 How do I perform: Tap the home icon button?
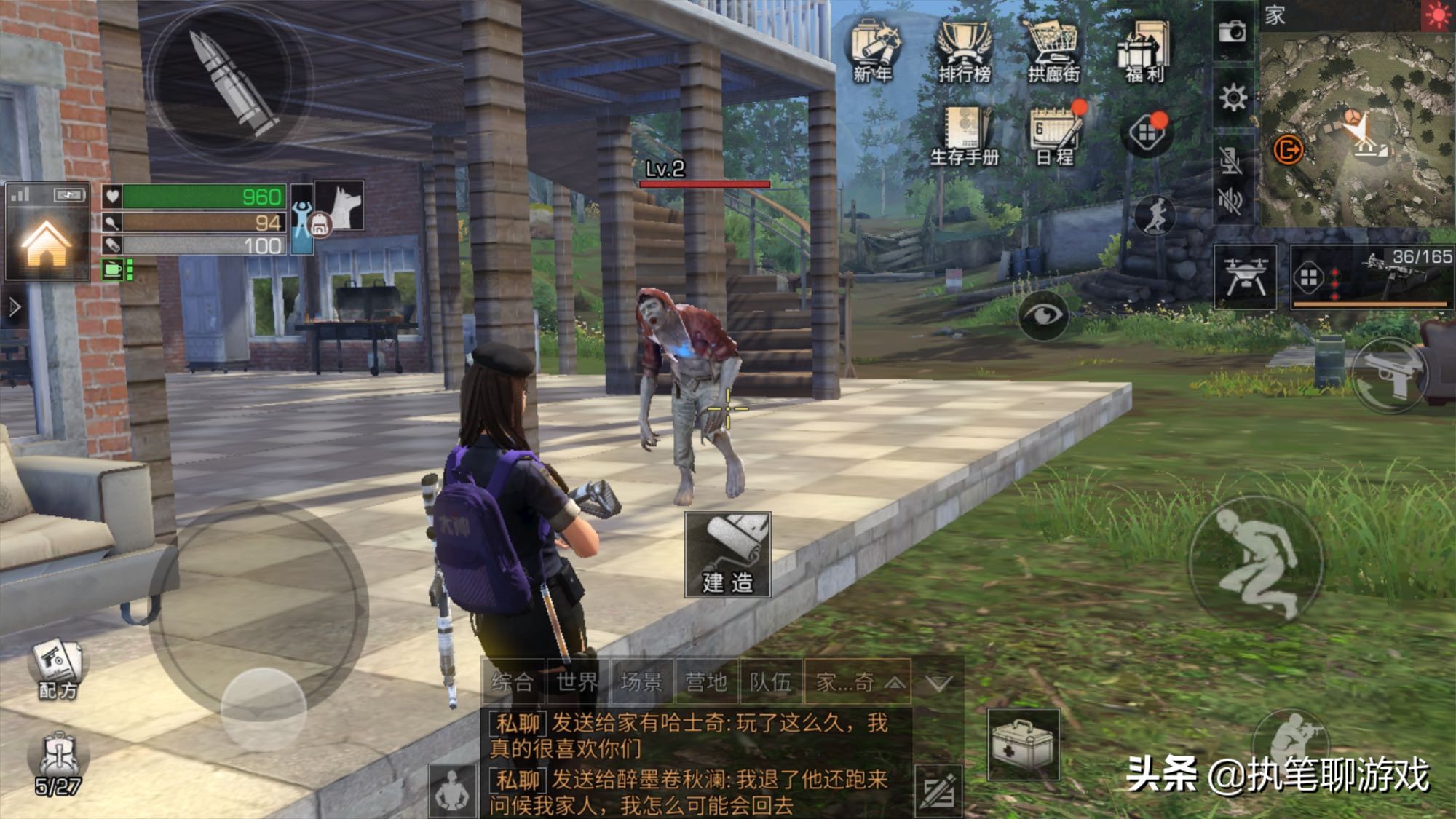pos(47,243)
